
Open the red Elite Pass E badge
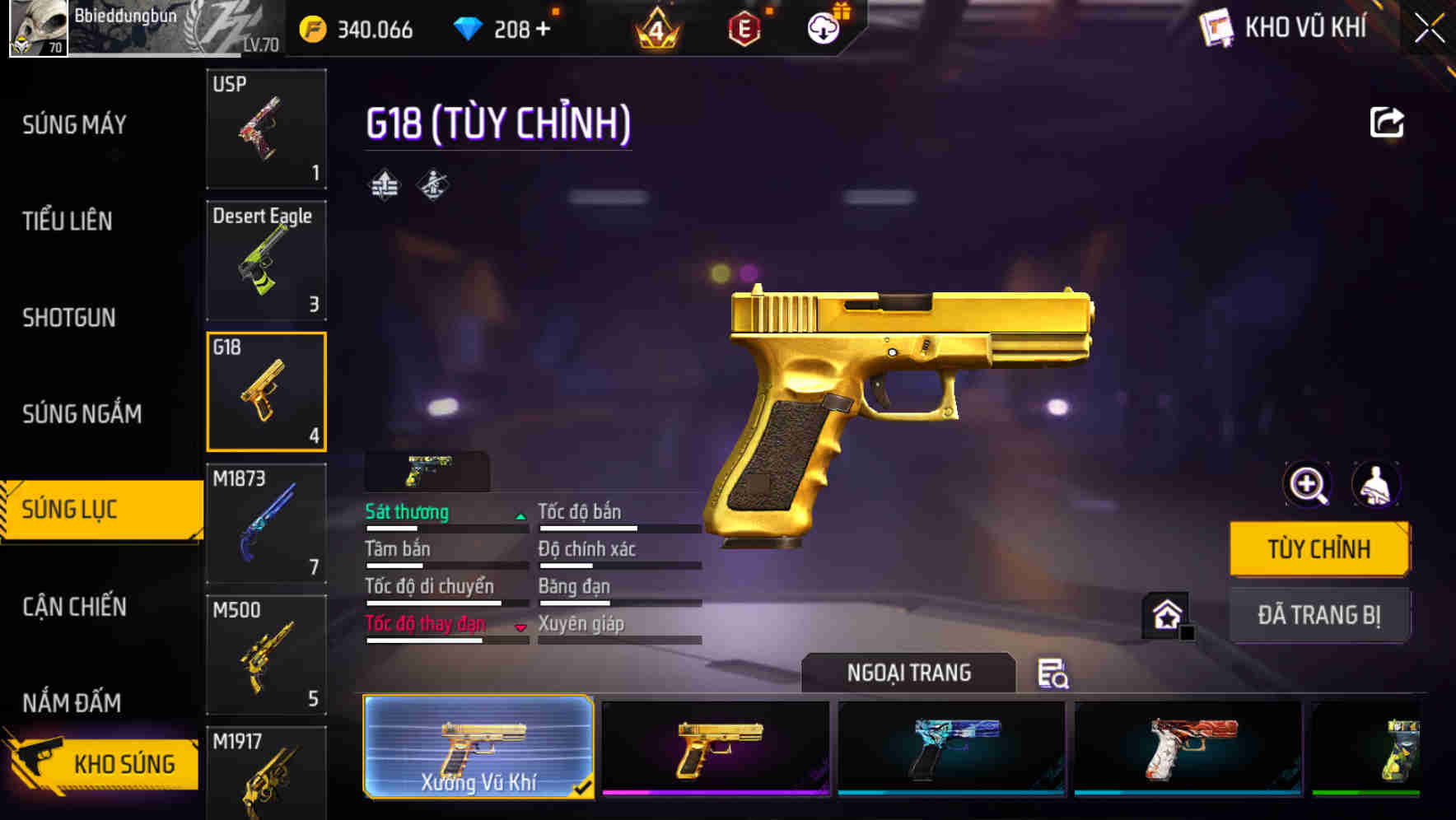click(x=743, y=29)
